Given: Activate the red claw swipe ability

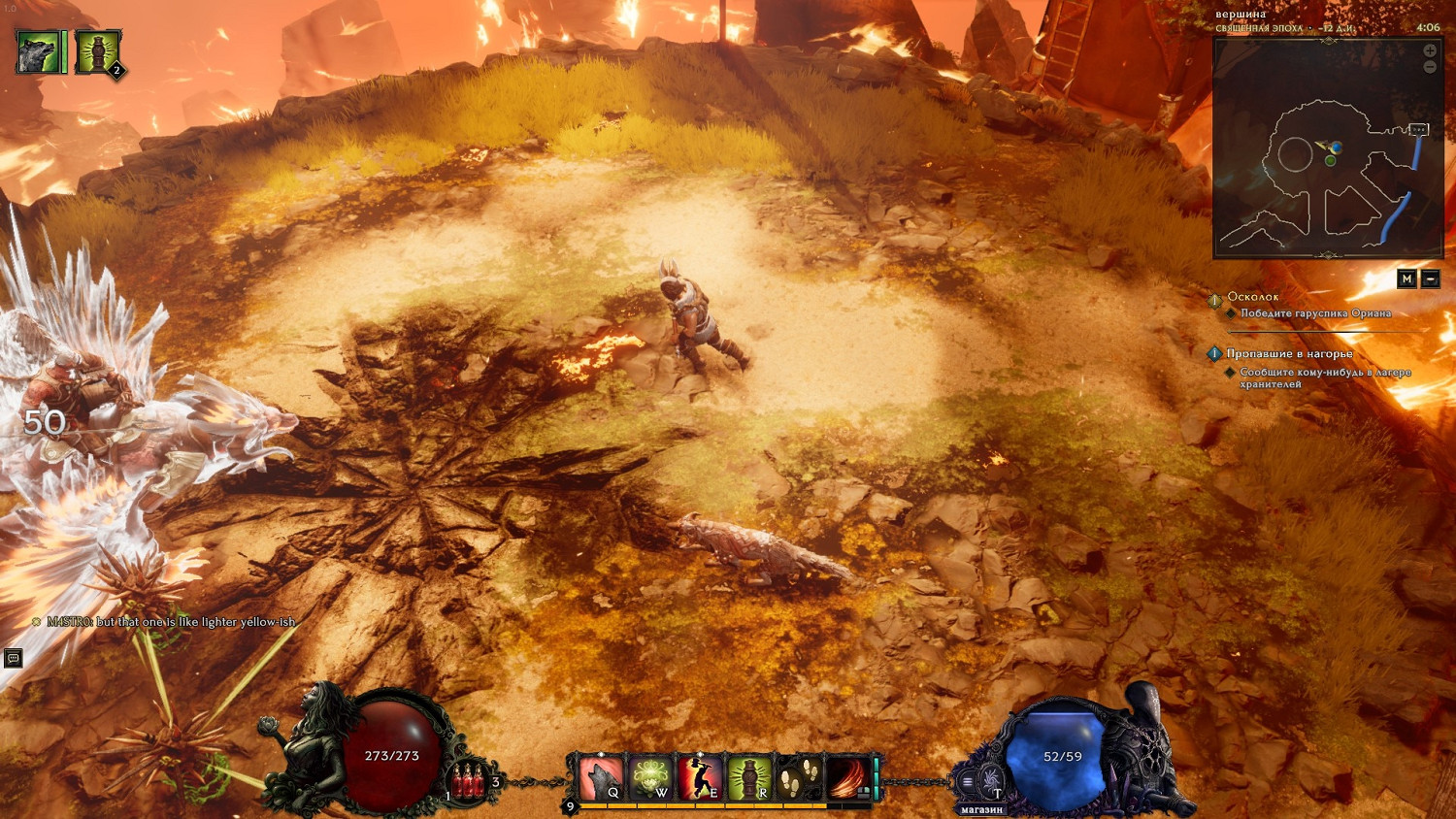Looking at the screenshot, I should tap(848, 777).
